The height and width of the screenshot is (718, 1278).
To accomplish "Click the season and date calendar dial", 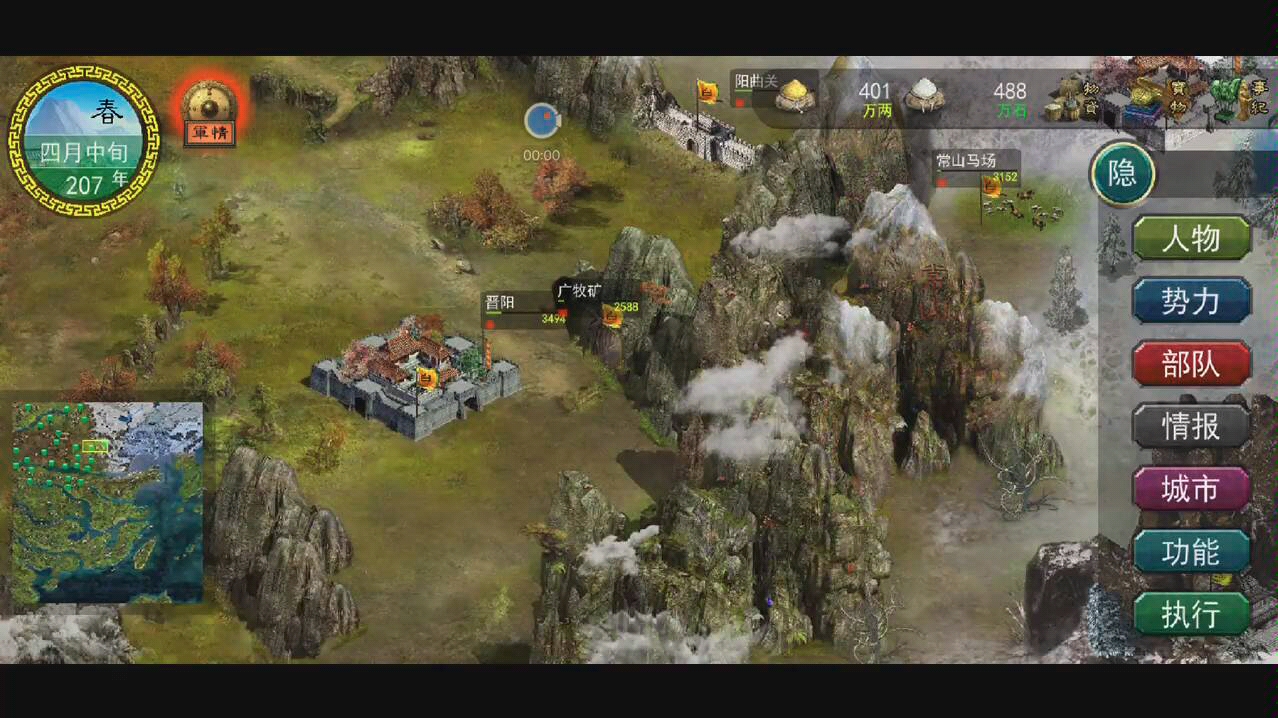I will click(x=84, y=140).
